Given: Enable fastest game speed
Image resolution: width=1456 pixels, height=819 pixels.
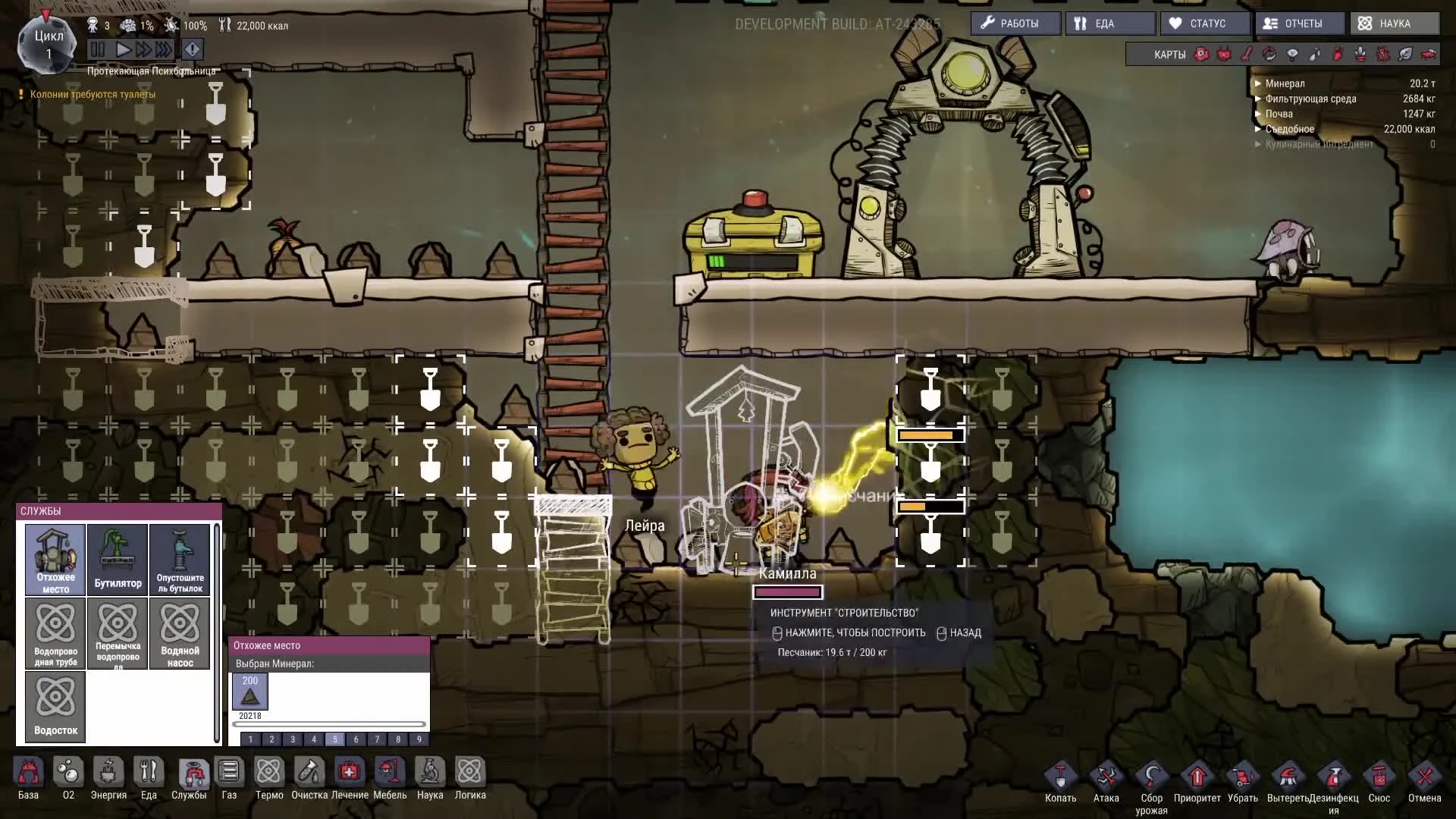Looking at the screenshot, I should click(x=165, y=50).
